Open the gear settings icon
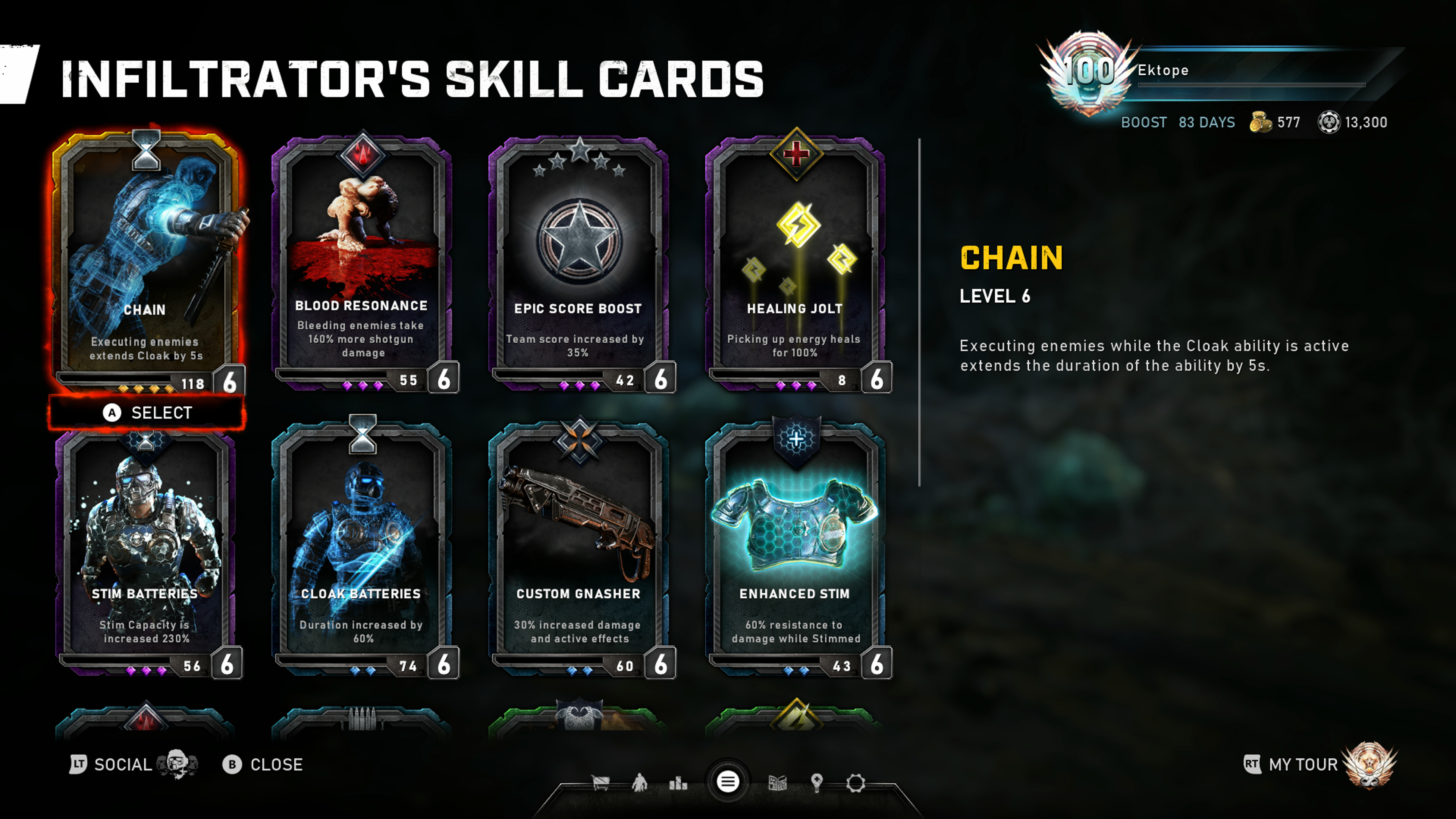 coord(856,783)
